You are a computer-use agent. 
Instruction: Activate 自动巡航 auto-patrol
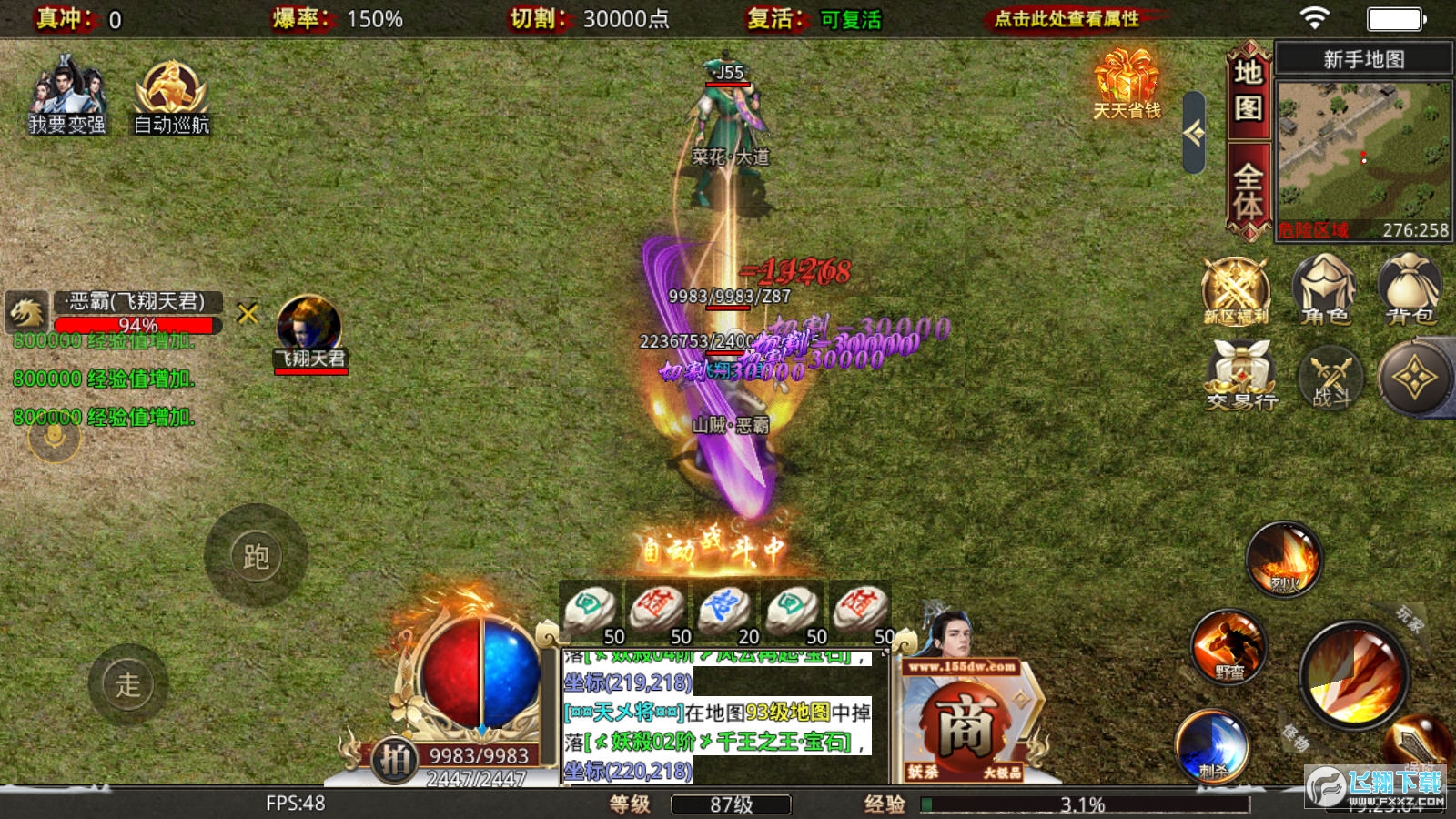[171, 96]
